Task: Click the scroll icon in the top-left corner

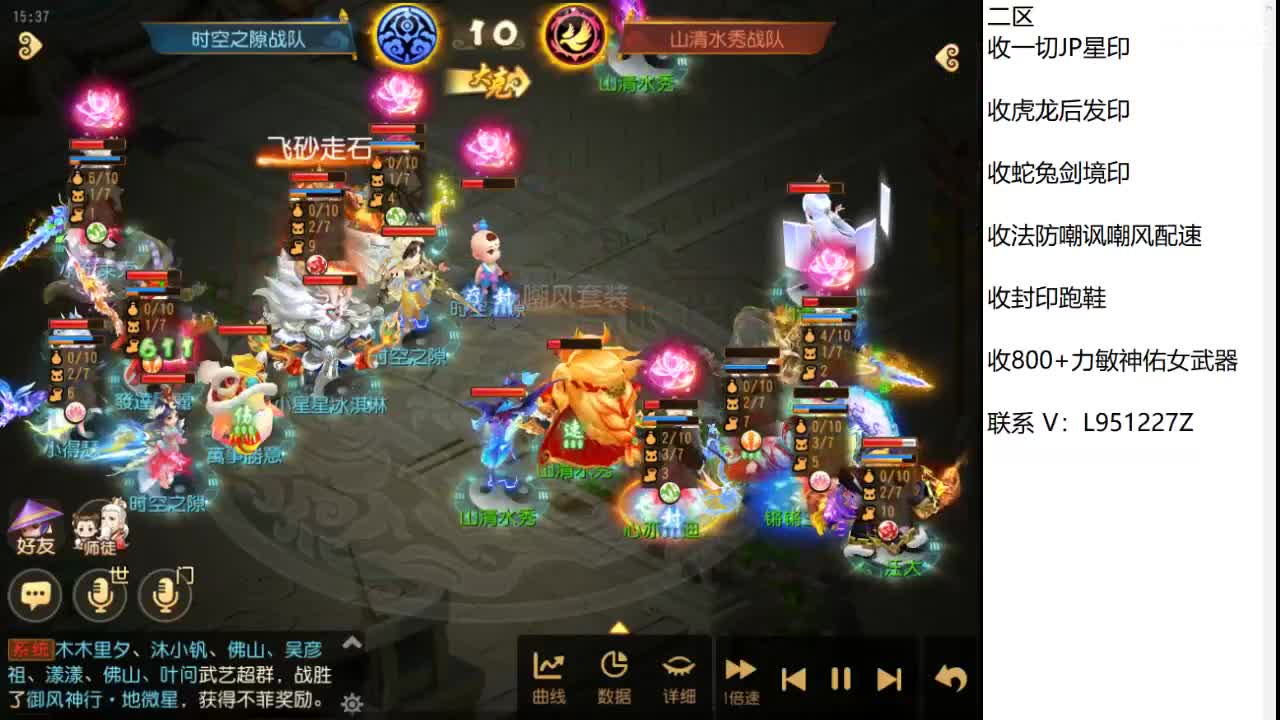Action: pos(30,47)
